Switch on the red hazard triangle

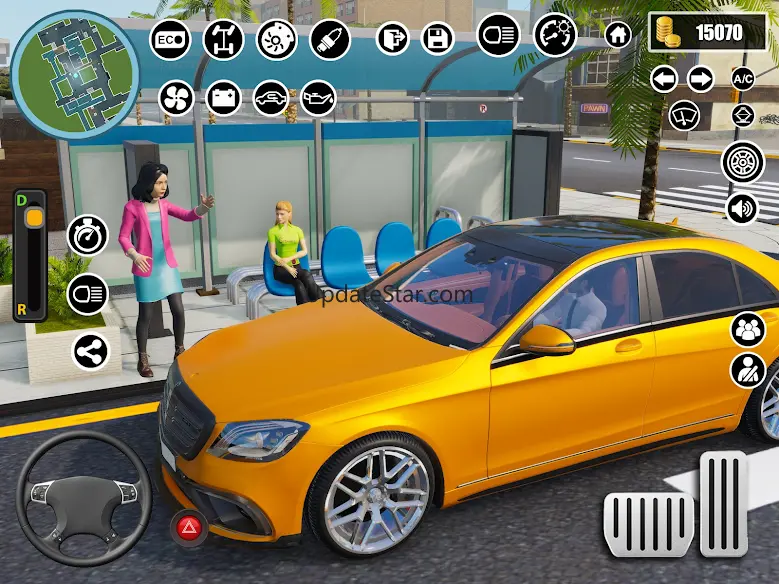pyautogui.click(x=186, y=526)
